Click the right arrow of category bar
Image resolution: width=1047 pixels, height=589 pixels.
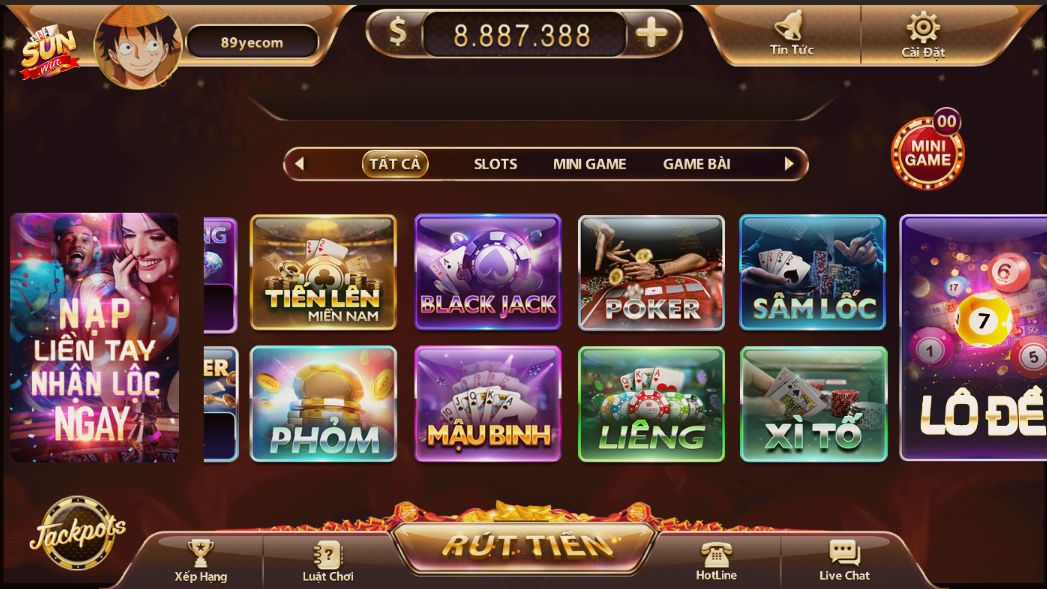coord(789,164)
